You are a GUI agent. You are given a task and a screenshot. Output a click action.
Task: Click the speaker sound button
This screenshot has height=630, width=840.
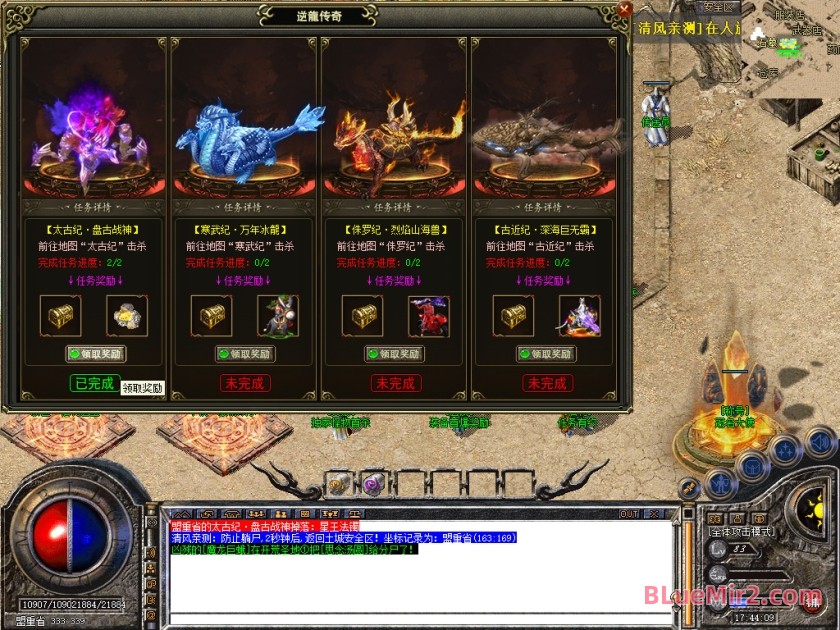coord(820,441)
